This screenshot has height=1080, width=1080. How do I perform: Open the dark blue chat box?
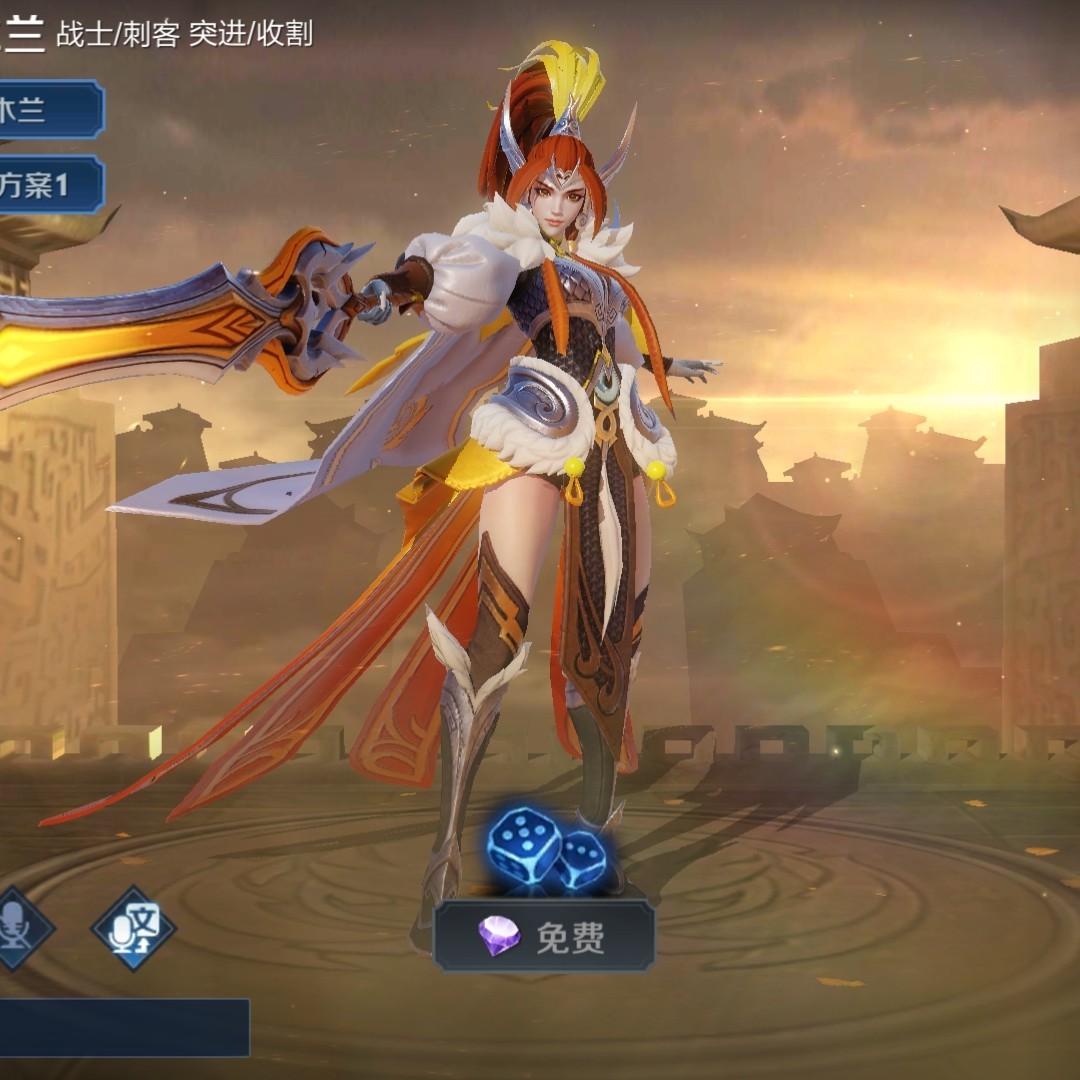(122, 1026)
